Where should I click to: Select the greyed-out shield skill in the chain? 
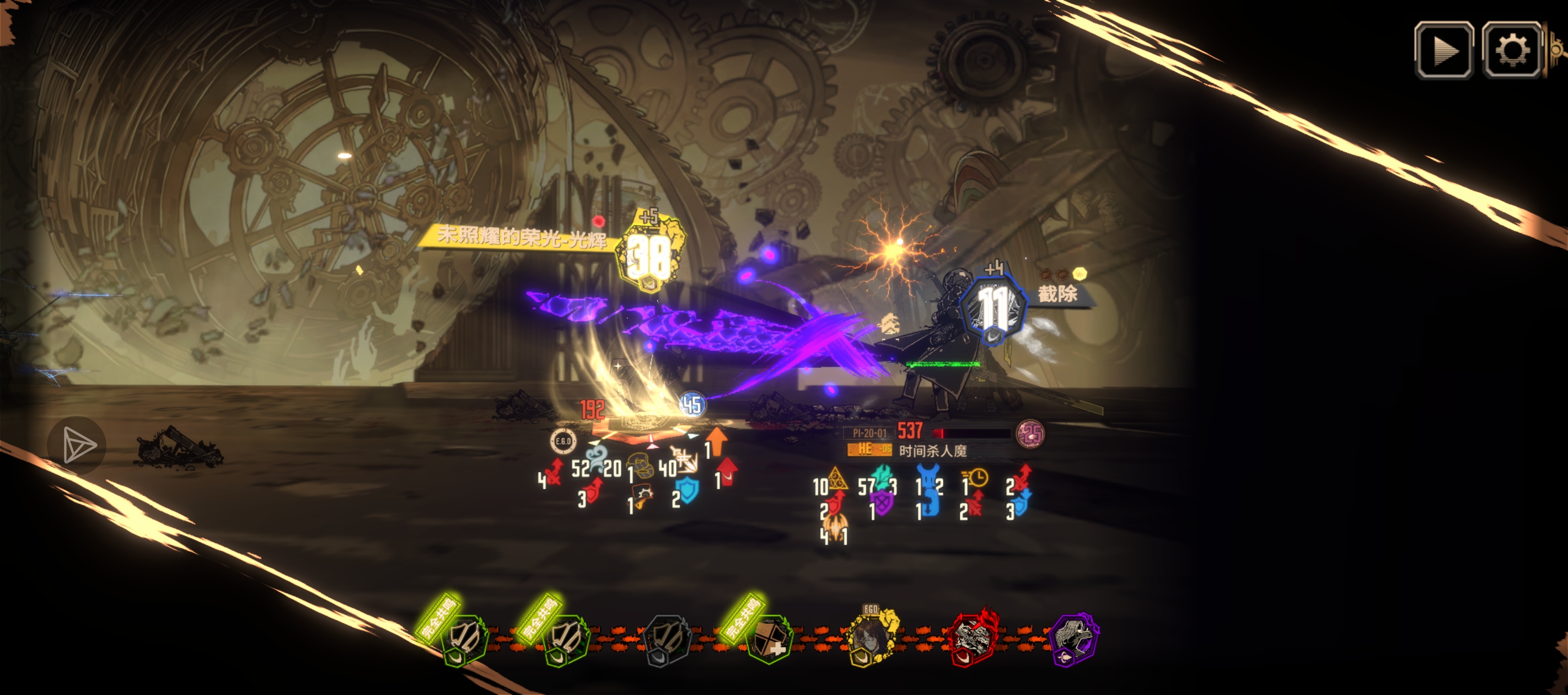pyautogui.click(x=667, y=639)
